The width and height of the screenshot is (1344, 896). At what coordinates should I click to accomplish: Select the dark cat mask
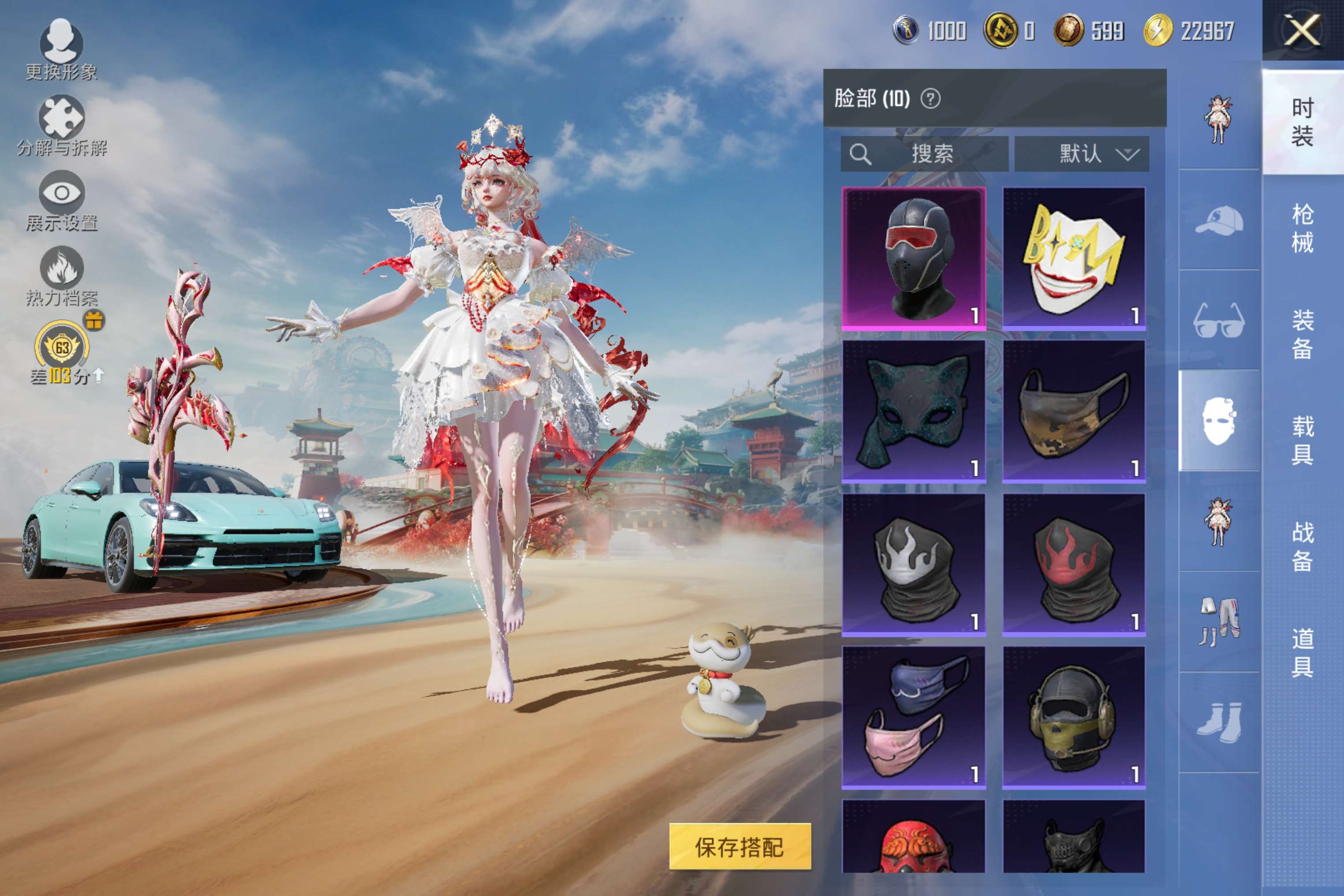[913, 411]
